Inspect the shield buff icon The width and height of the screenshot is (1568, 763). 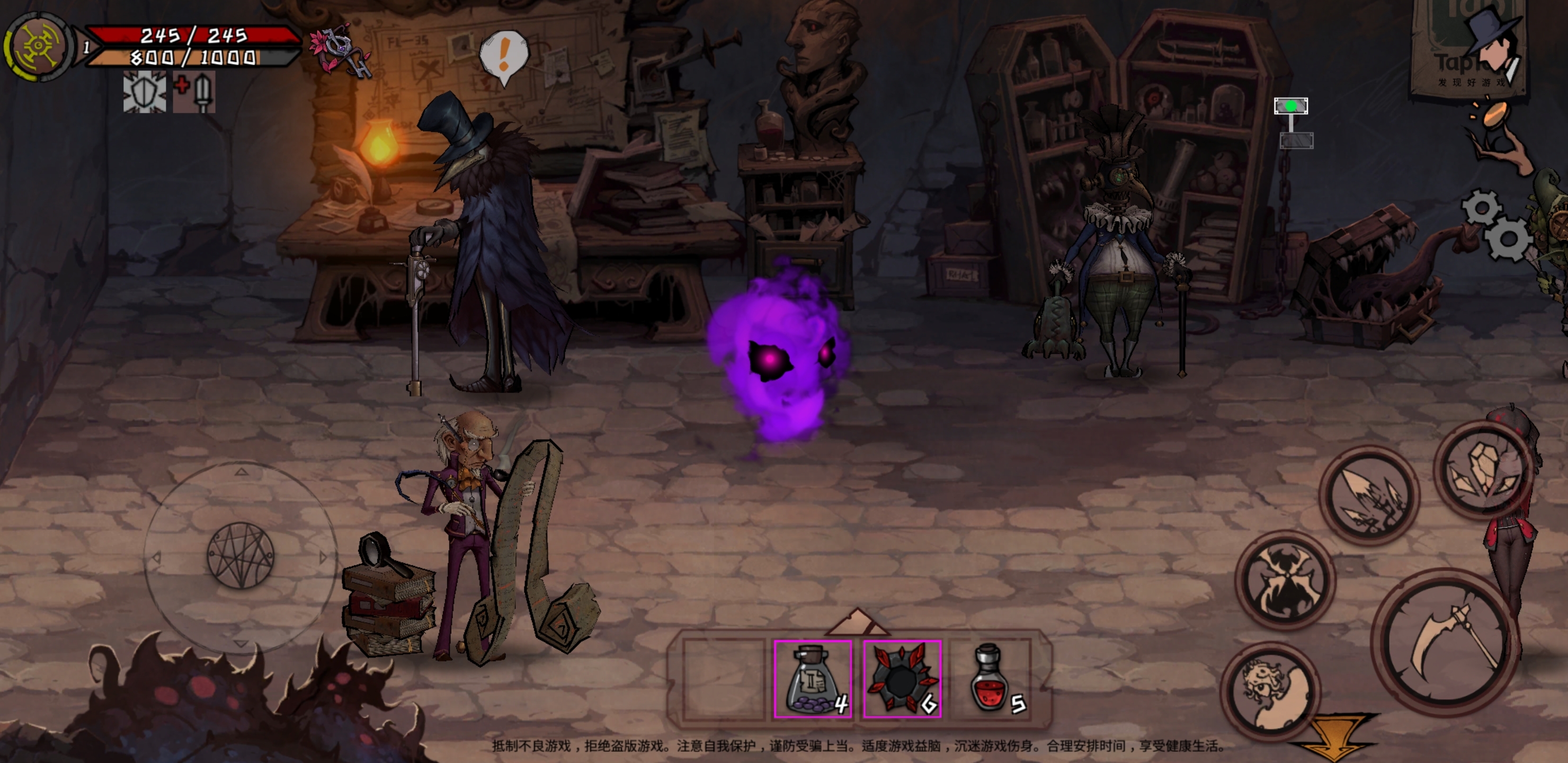coord(144,92)
